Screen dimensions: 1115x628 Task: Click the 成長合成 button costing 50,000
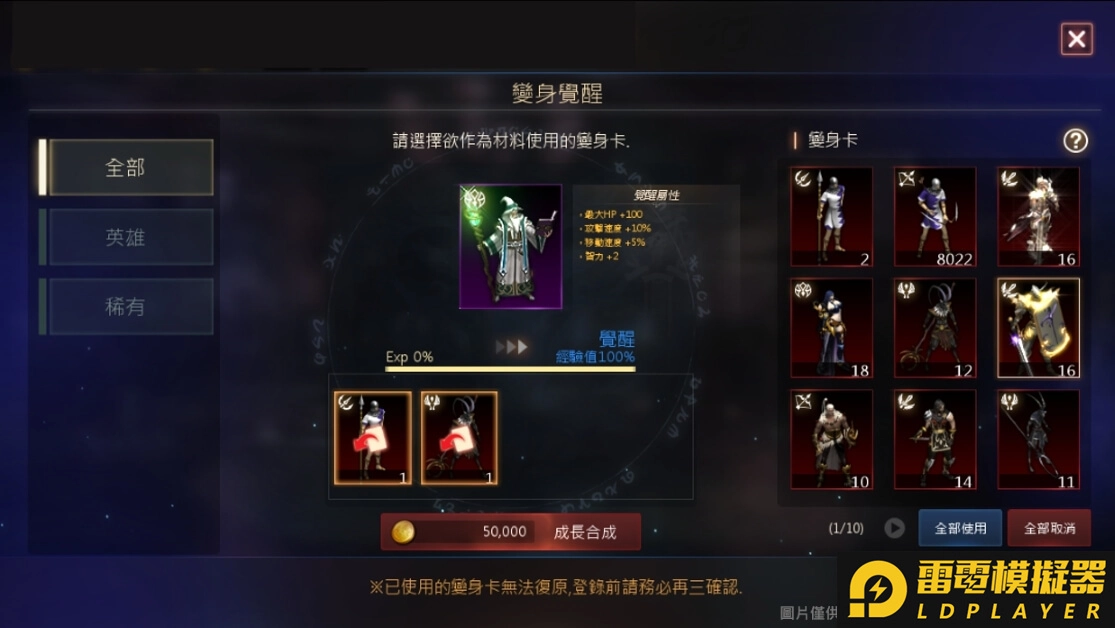click(x=510, y=532)
